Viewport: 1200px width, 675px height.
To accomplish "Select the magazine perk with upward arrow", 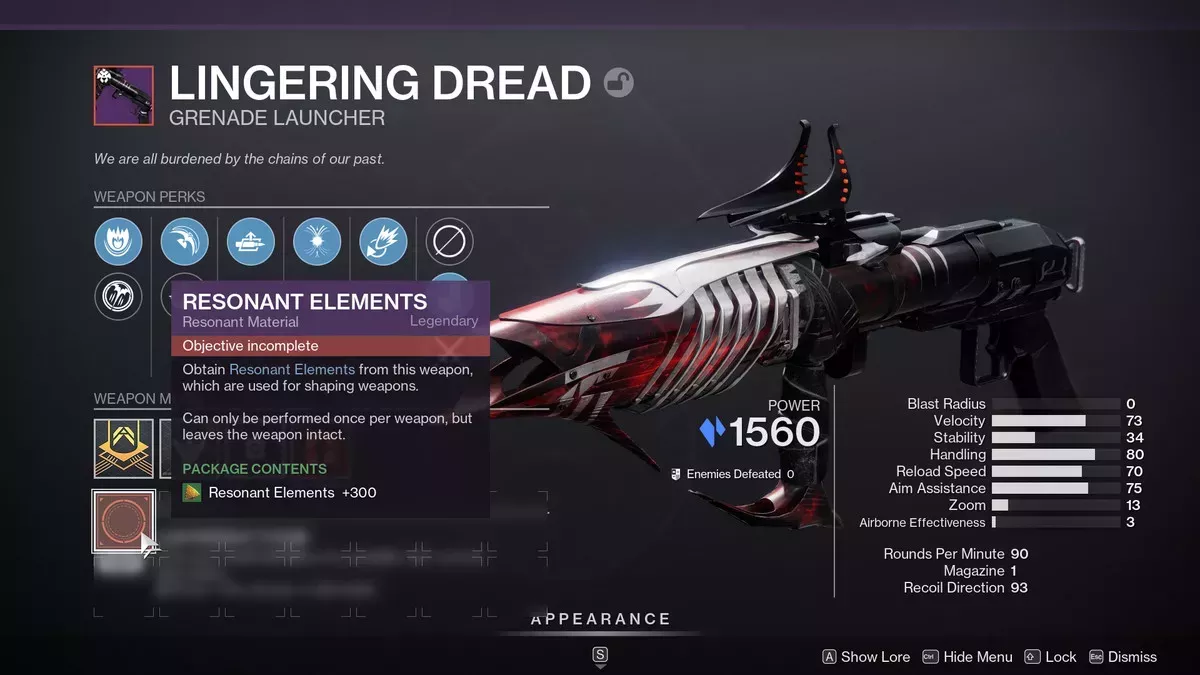I will point(251,242).
